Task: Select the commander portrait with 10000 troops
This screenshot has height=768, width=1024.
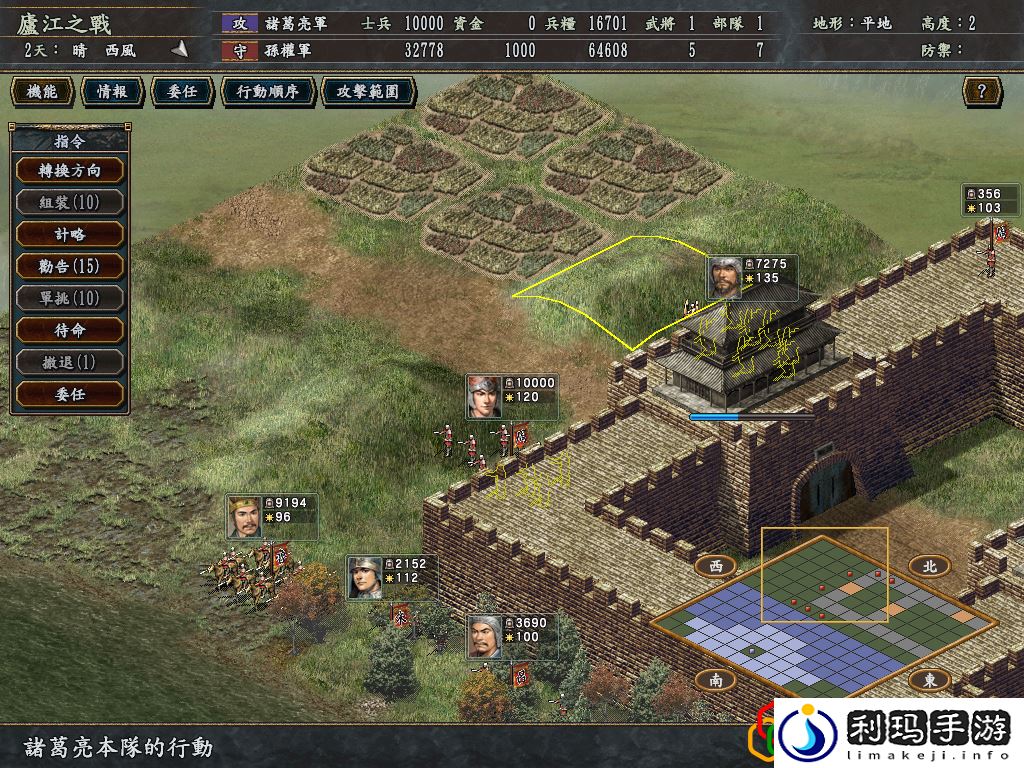Action: tap(484, 396)
